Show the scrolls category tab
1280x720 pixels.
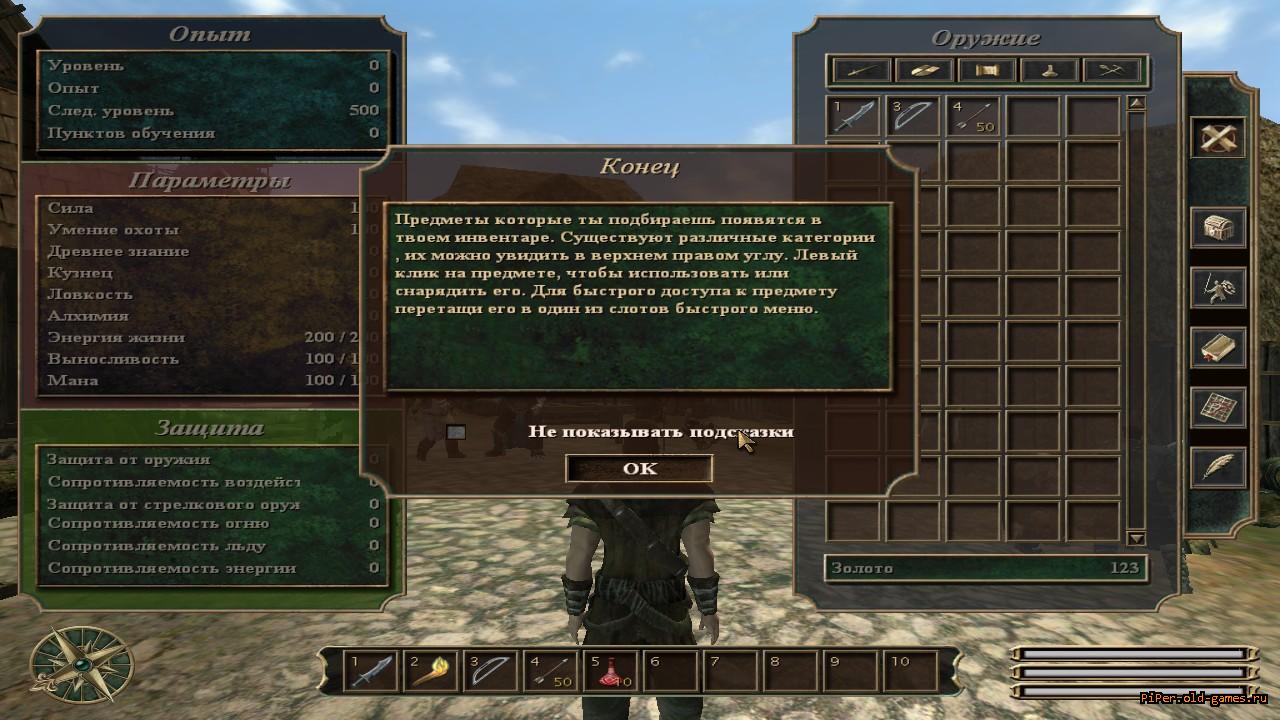point(987,70)
